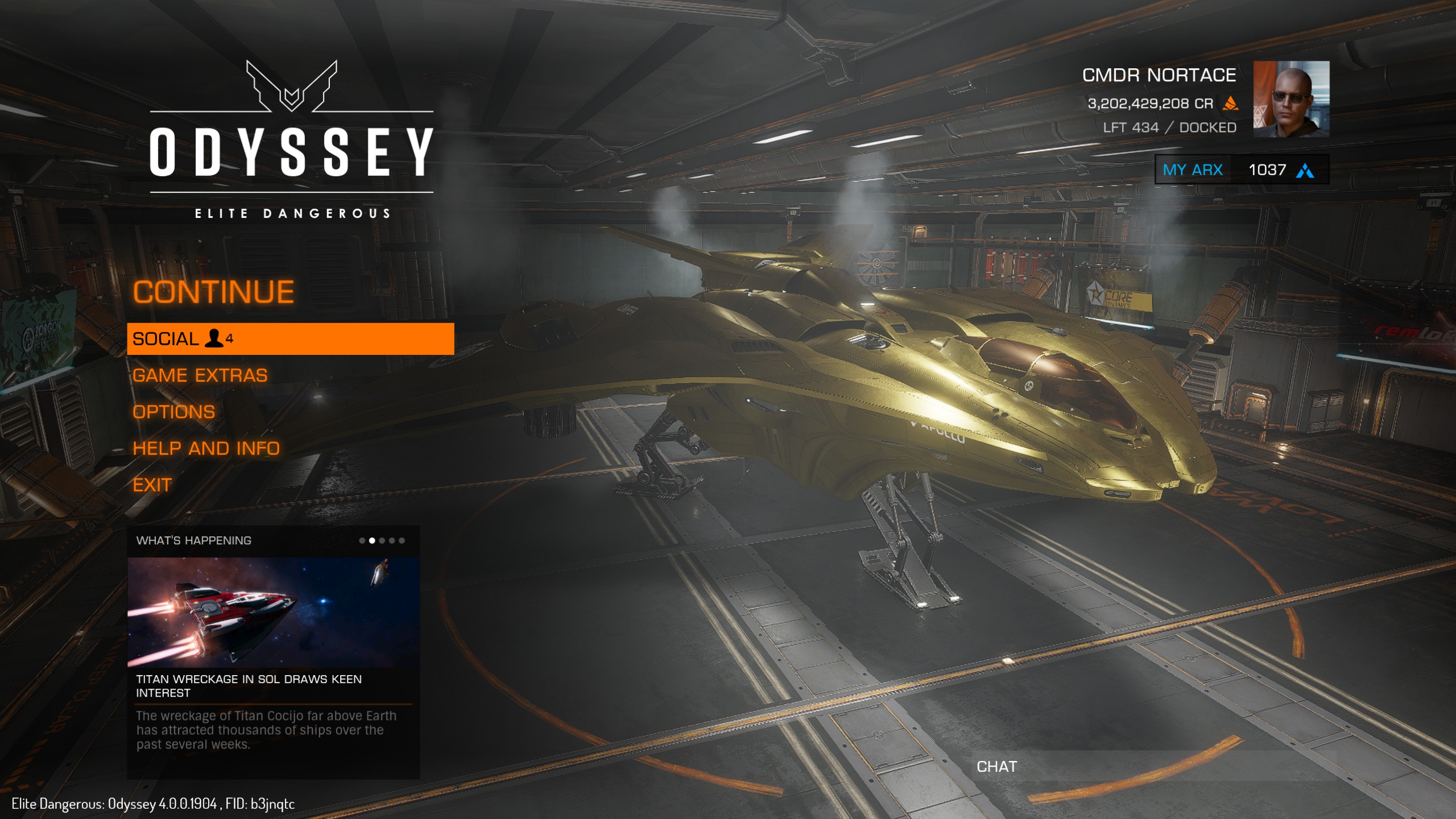This screenshot has height=819, width=1456.
Task: Read the Titan Wreckage in Sol headline
Action: [x=249, y=685]
